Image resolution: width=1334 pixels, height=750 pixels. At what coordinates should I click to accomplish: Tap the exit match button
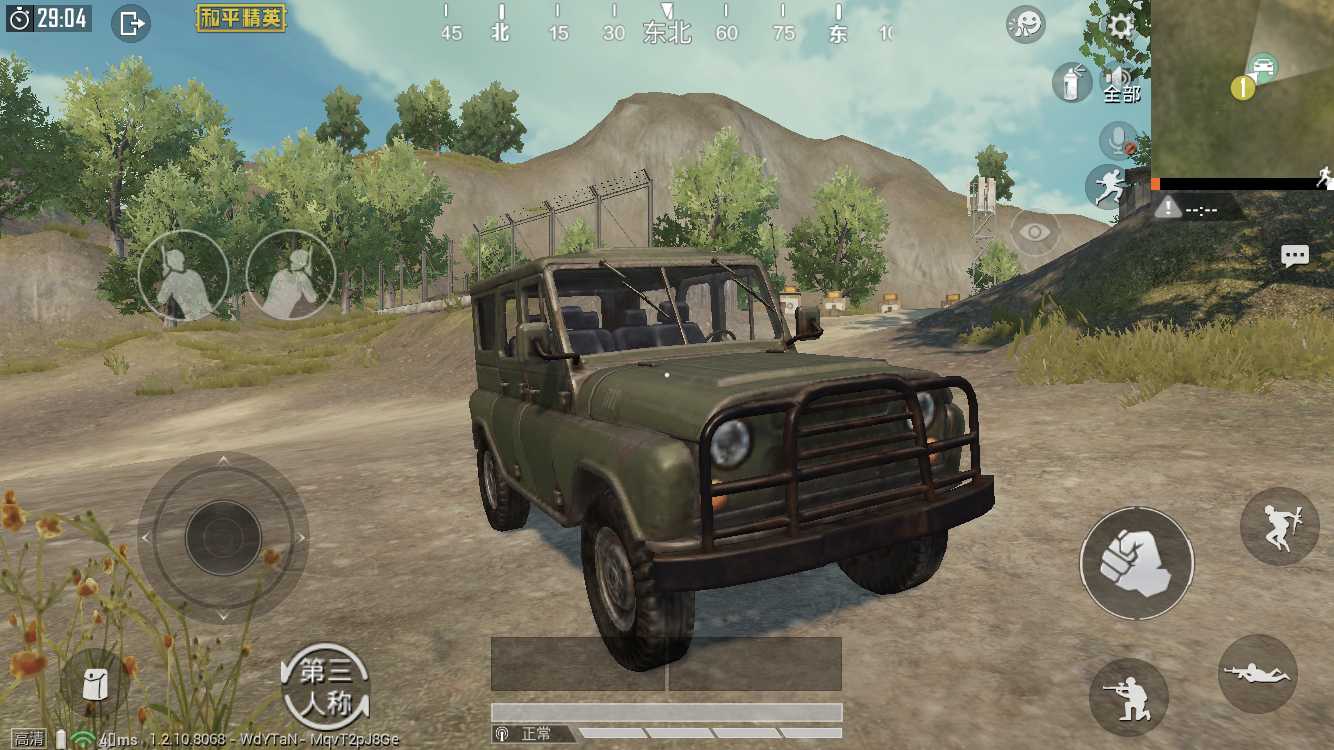tap(131, 22)
